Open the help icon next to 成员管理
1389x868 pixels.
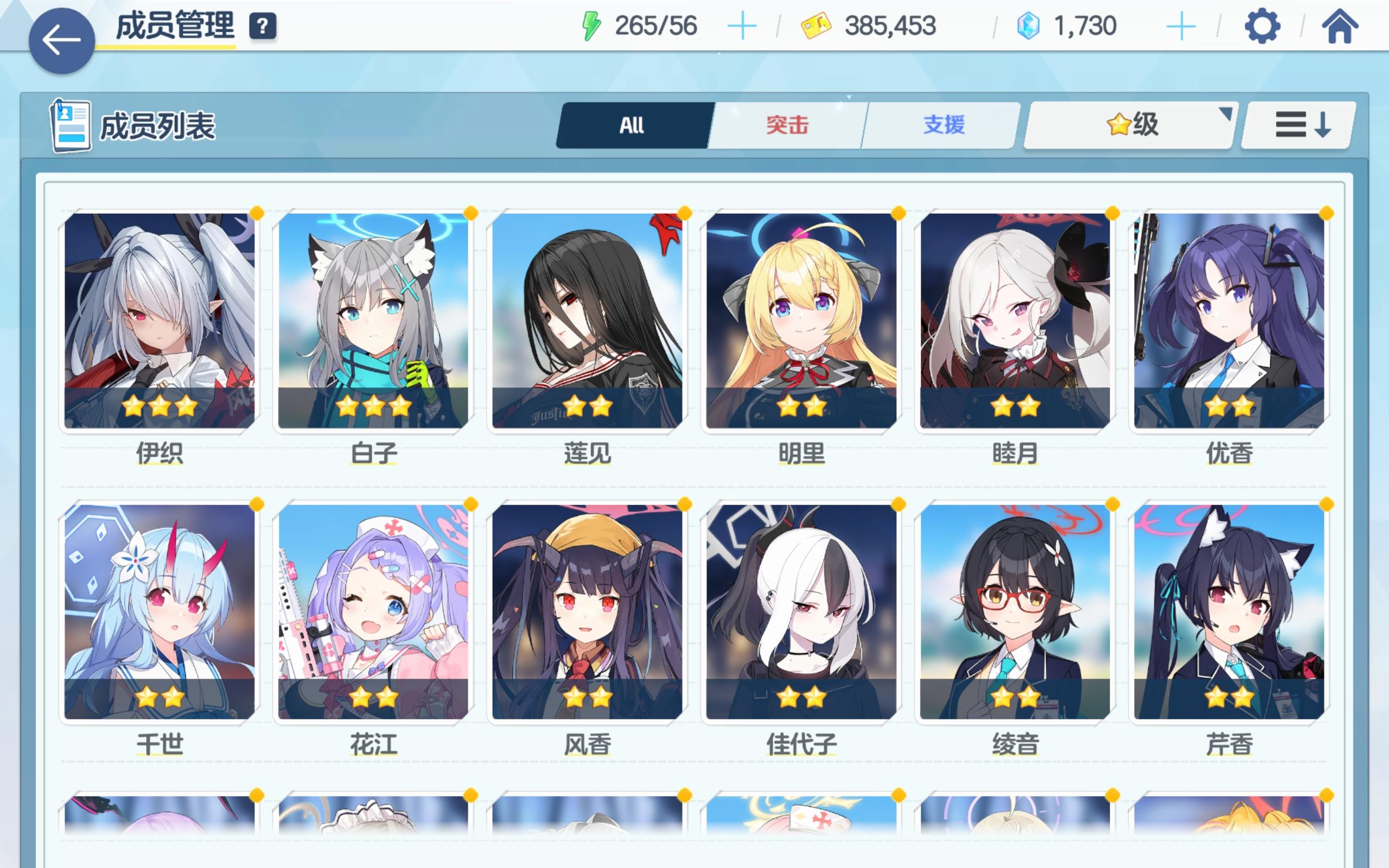pos(264,25)
